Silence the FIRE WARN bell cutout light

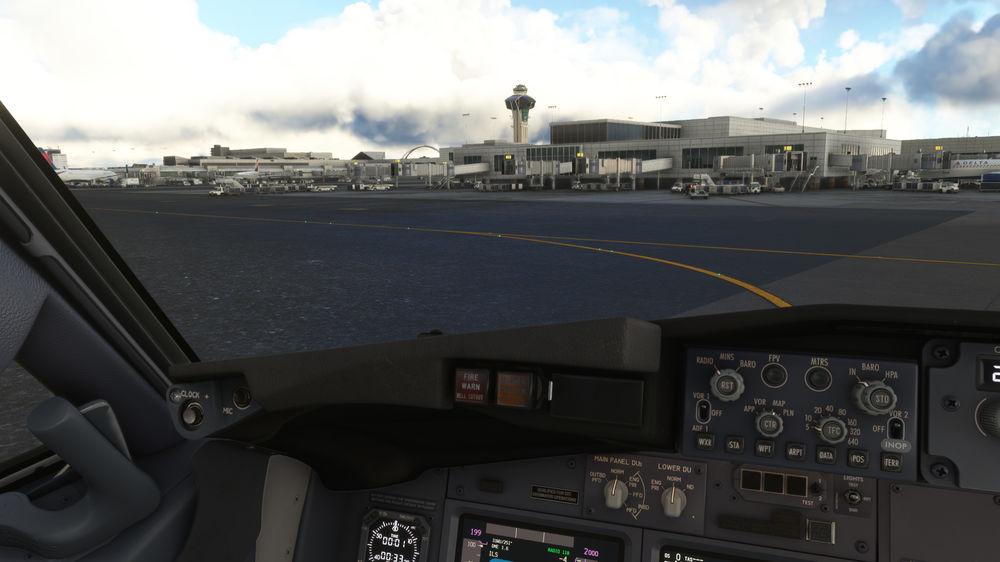[471, 386]
